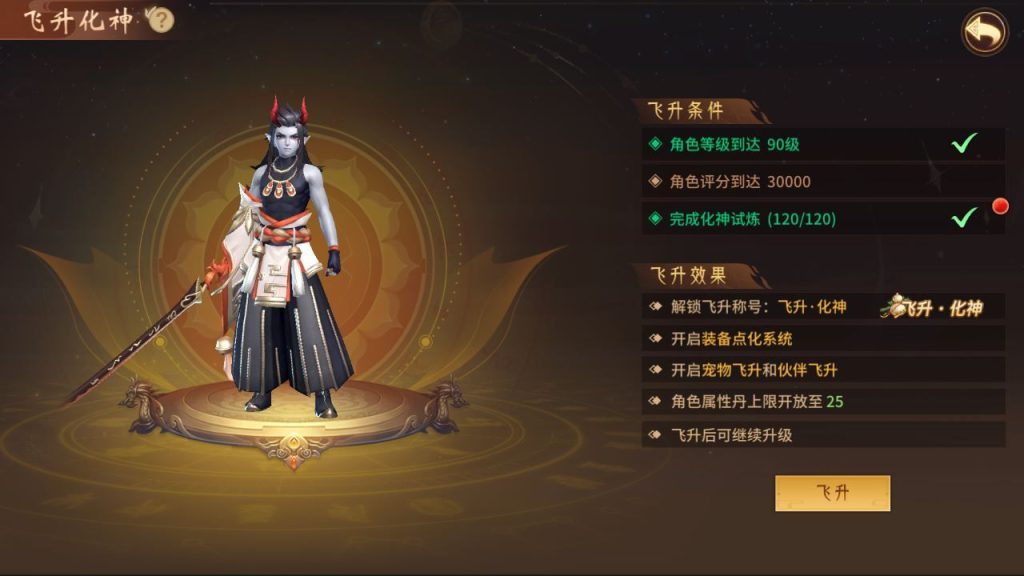Go back using the return arrow button
The image size is (1024, 576).
(x=984, y=32)
